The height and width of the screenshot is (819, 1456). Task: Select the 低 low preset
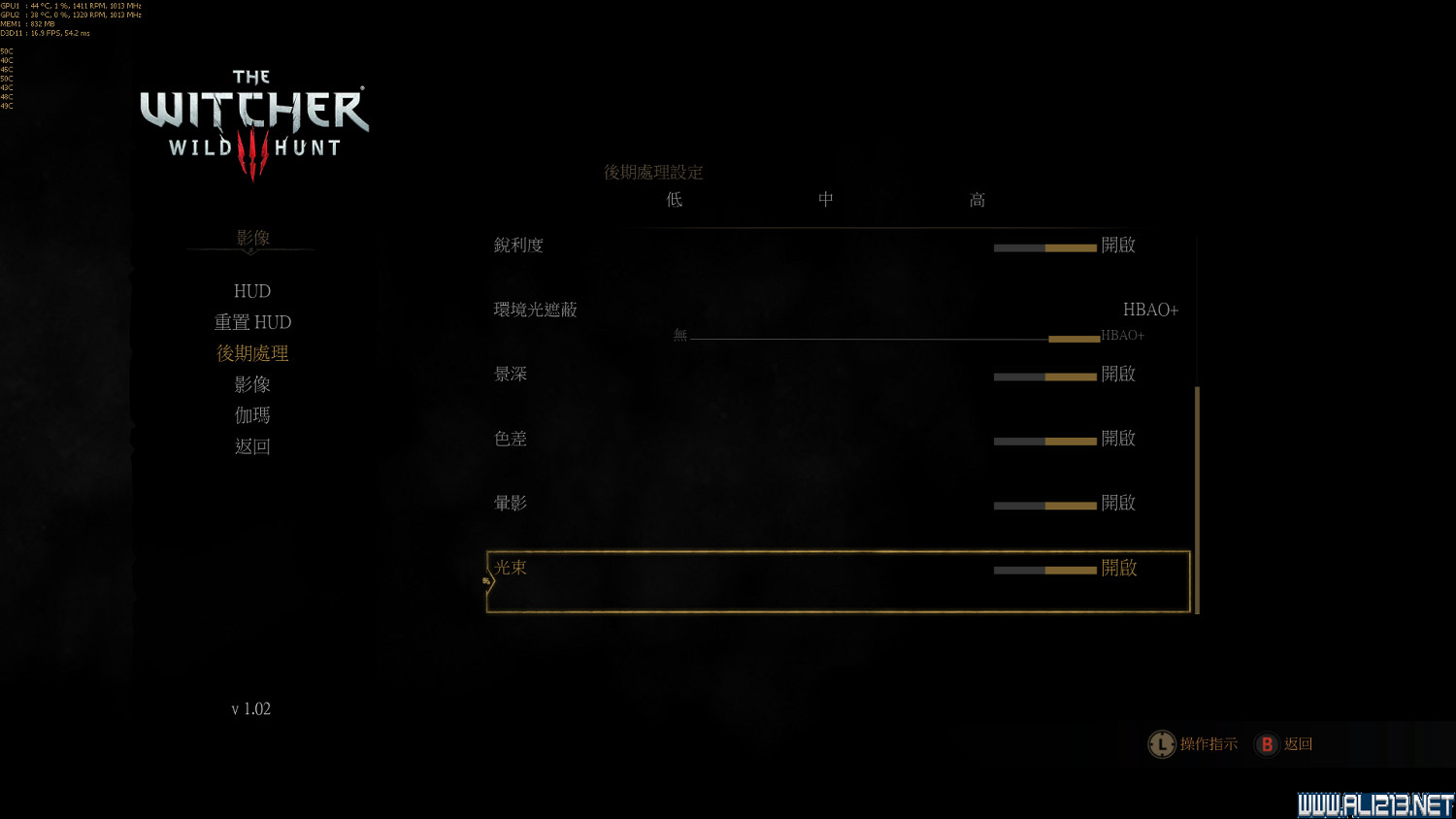click(673, 200)
